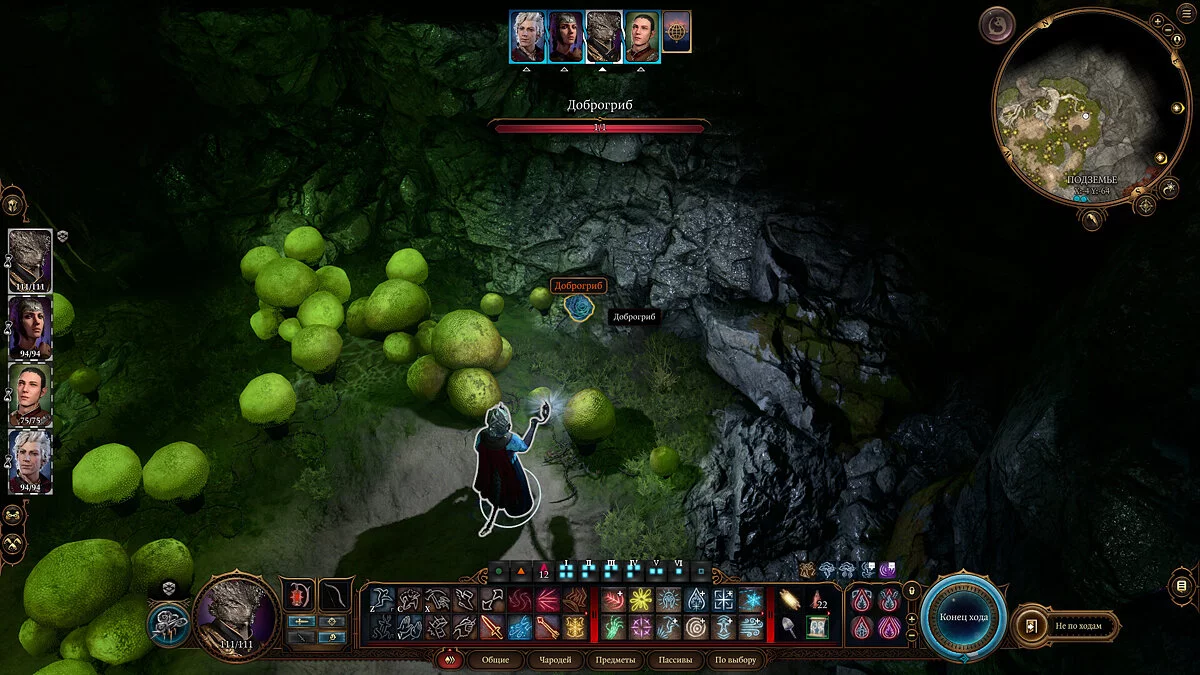The width and height of the screenshot is (1200, 675).
Task: Use the shovel item in the hotbar
Action: click(789, 628)
